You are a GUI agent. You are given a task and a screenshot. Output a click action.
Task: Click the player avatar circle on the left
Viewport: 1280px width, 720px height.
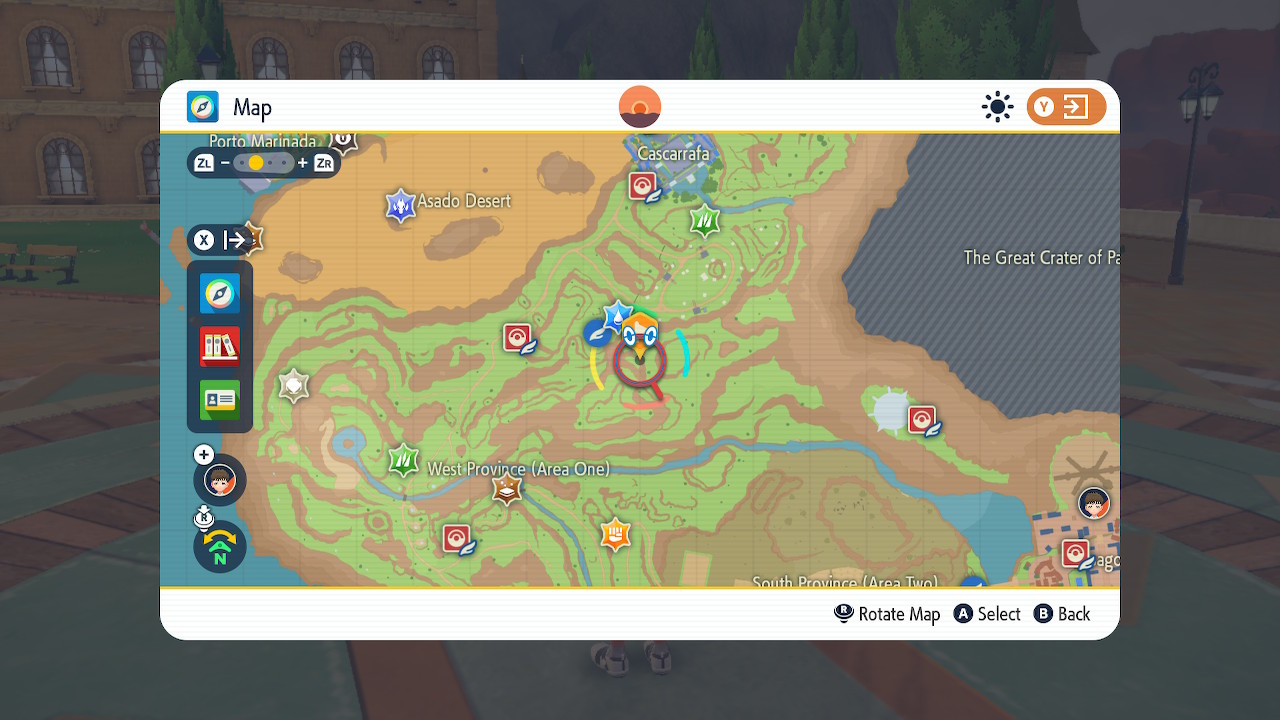pos(219,480)
